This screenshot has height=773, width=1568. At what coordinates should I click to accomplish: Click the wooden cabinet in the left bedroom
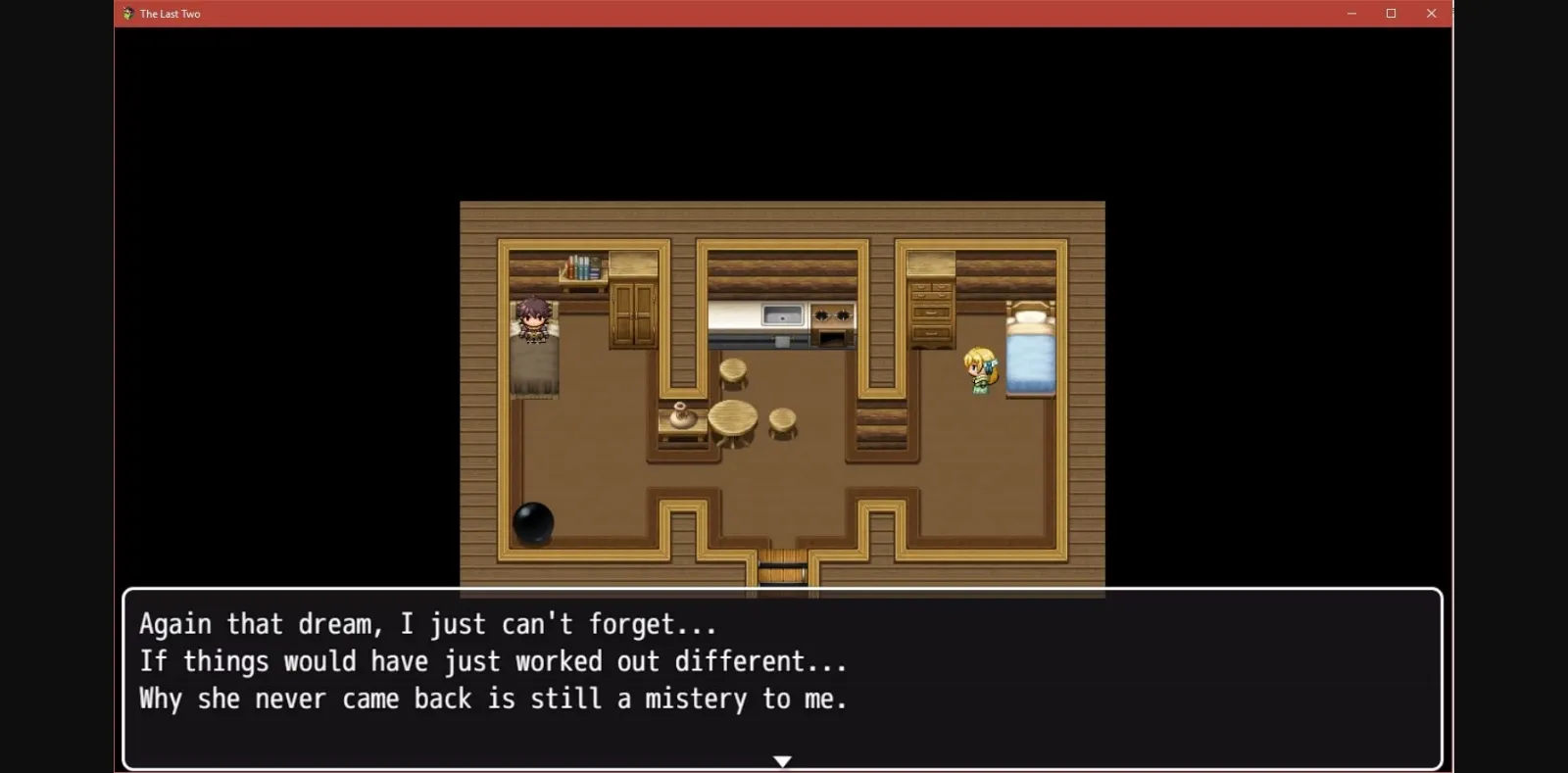(632, 314)
